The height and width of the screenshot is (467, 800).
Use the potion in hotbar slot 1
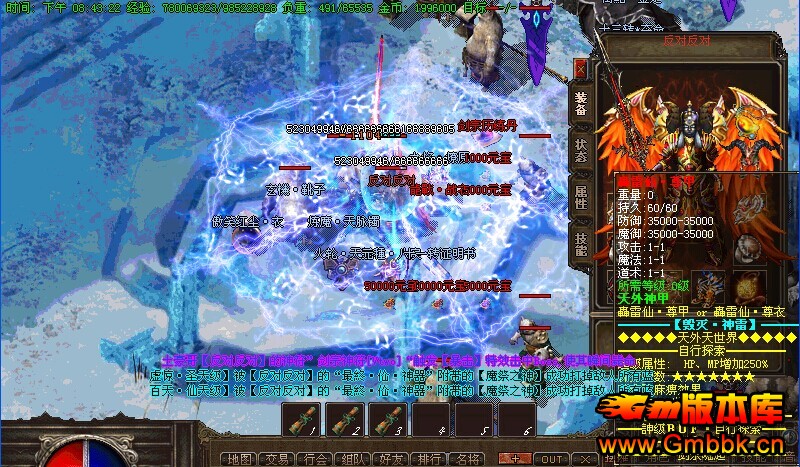tap(301, 421)
